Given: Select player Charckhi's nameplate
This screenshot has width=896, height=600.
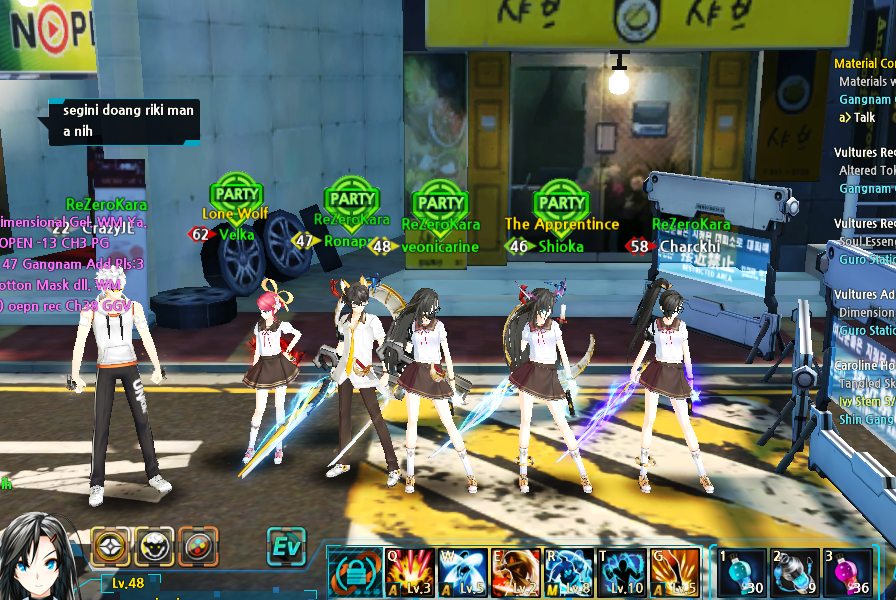Looking at the screenshot, I should point(689,246).
